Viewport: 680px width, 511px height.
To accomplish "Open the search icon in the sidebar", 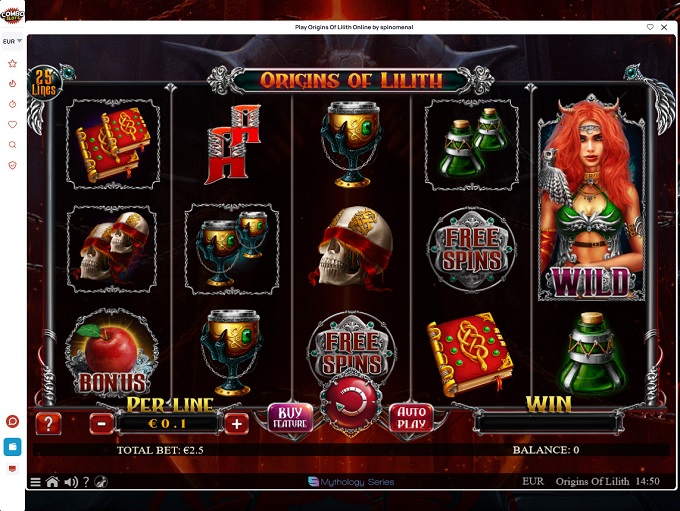I will tap(12, 145).
